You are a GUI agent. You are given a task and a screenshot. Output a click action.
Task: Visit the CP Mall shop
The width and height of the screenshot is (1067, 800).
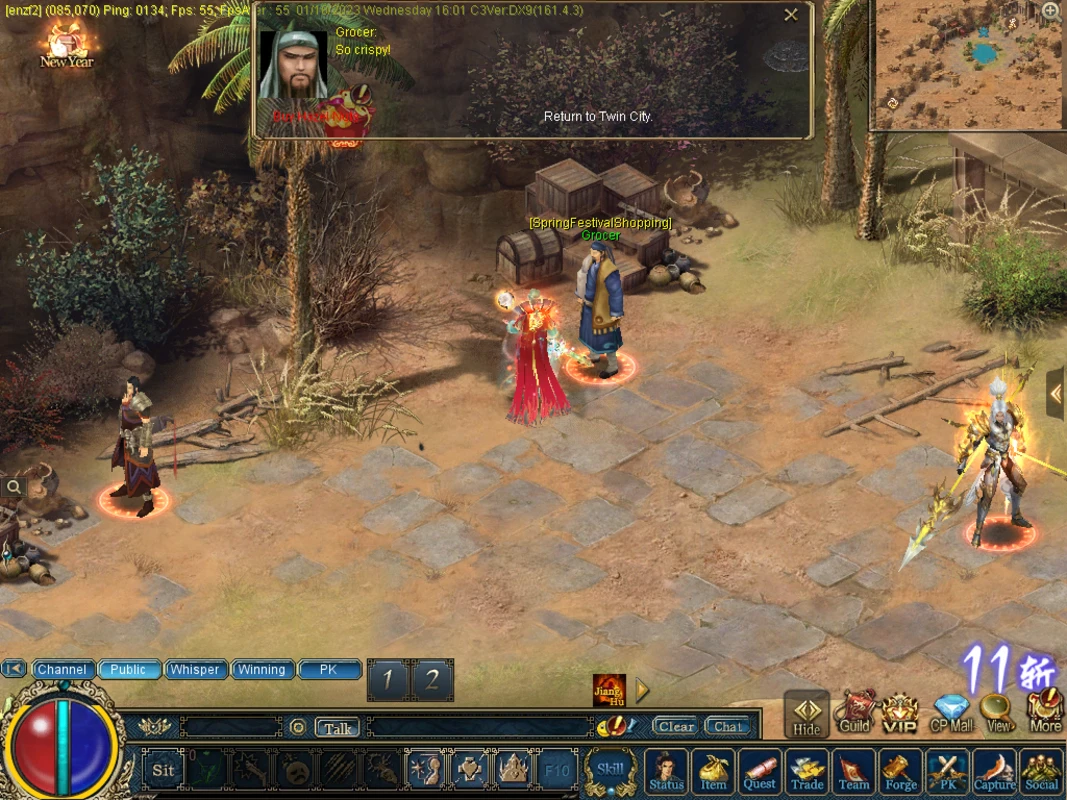click(951, 712)
